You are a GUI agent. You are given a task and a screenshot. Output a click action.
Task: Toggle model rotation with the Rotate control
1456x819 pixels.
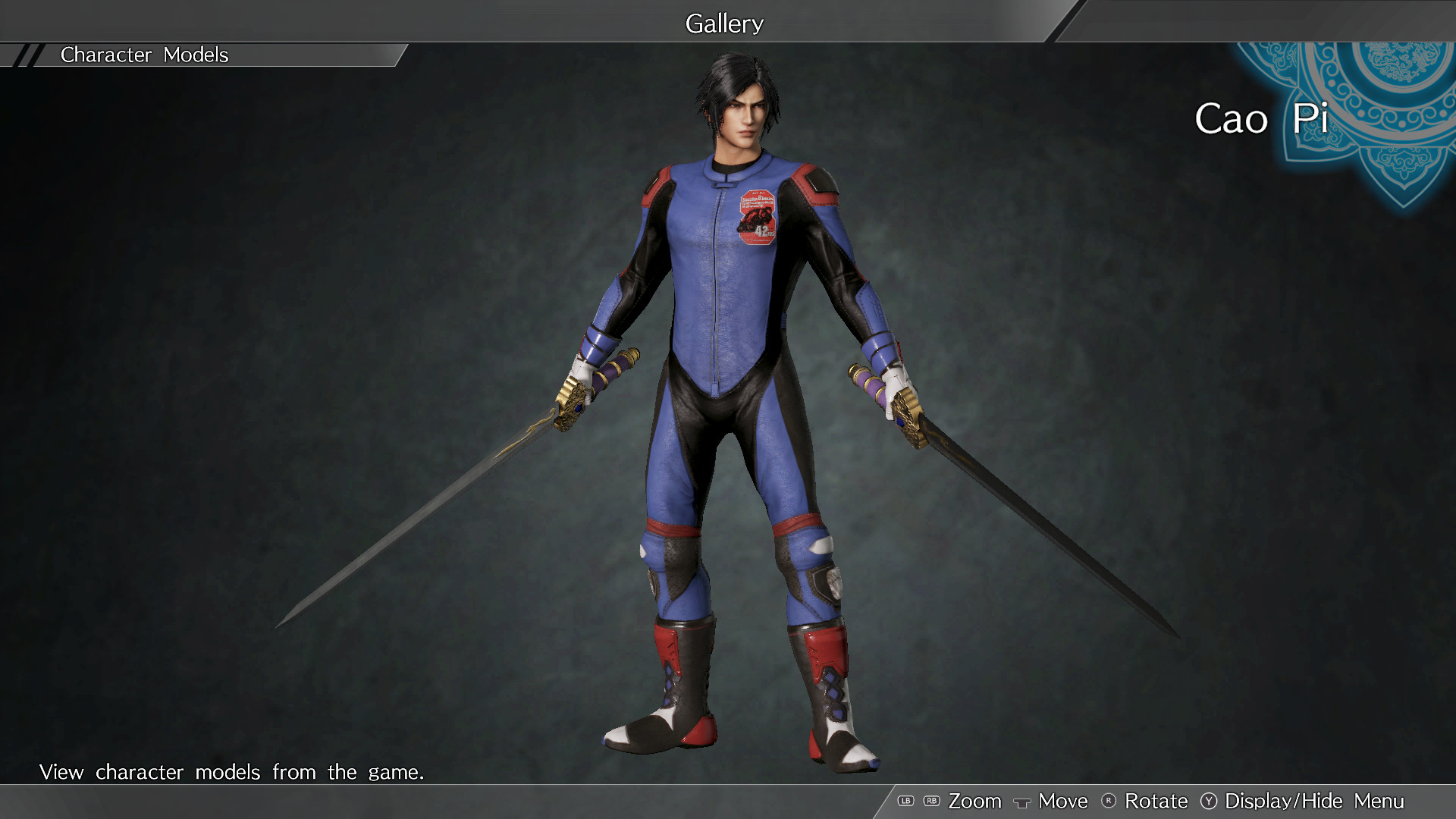[1156, 801]
